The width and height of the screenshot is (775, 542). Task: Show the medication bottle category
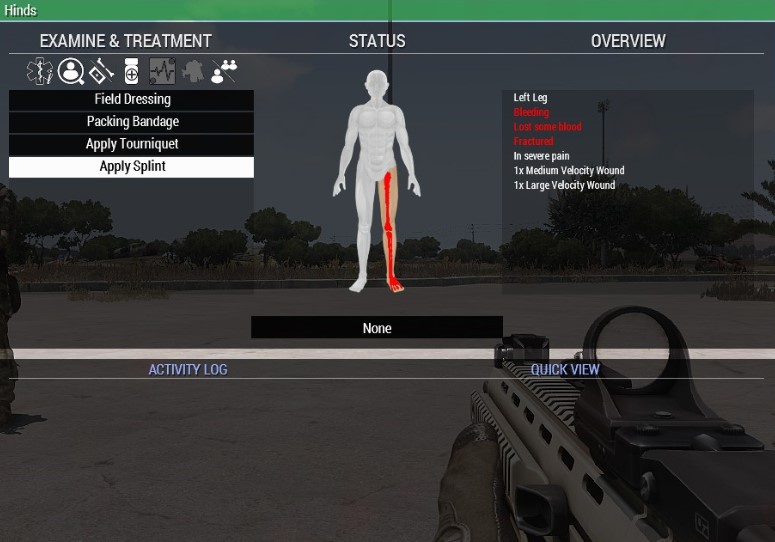click(x=131, y=71)
